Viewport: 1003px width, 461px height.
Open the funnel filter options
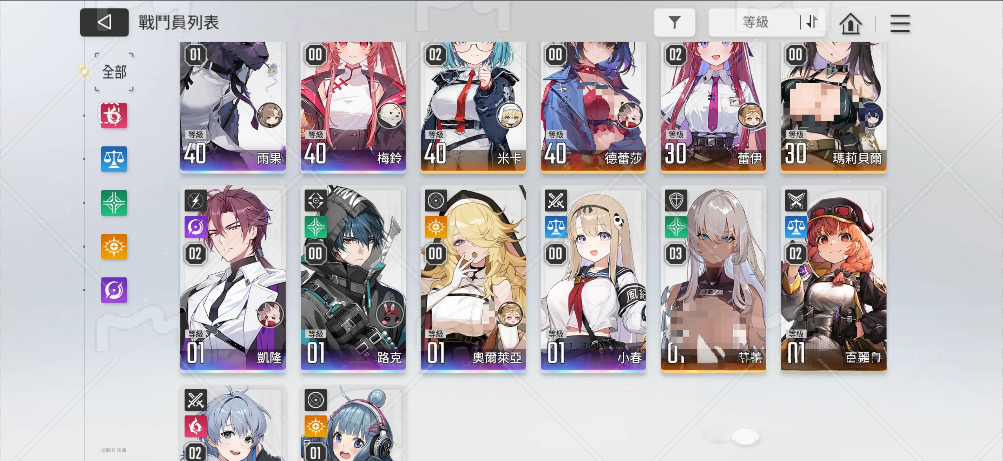click(x=675, y=23)
